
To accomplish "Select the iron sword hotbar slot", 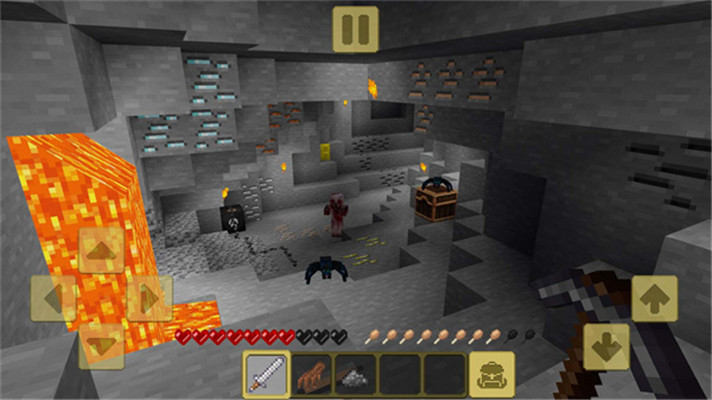I will 267,373.
